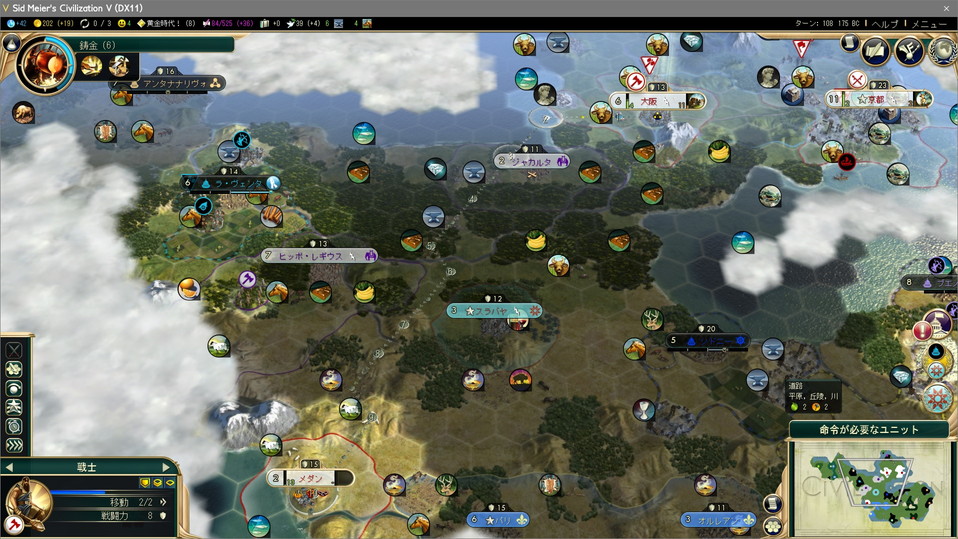Open the small scroll notification log icon
Screen dimensions: 958x539
pos(849,43)
